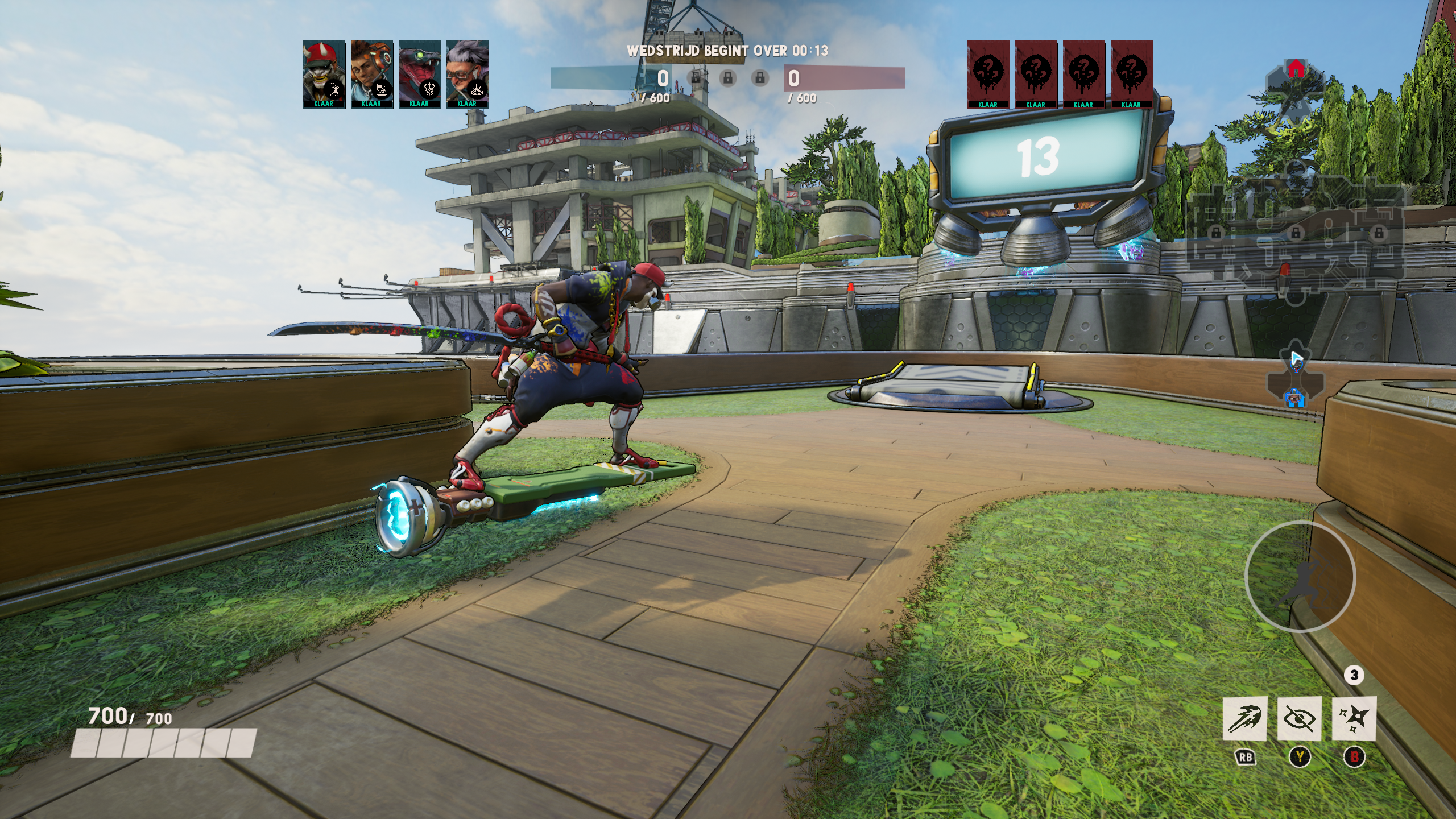This screenshot has height=819, width=1456.
Task: Activate the crossed-out eye stealth ability
Action: click(1299, 718)
